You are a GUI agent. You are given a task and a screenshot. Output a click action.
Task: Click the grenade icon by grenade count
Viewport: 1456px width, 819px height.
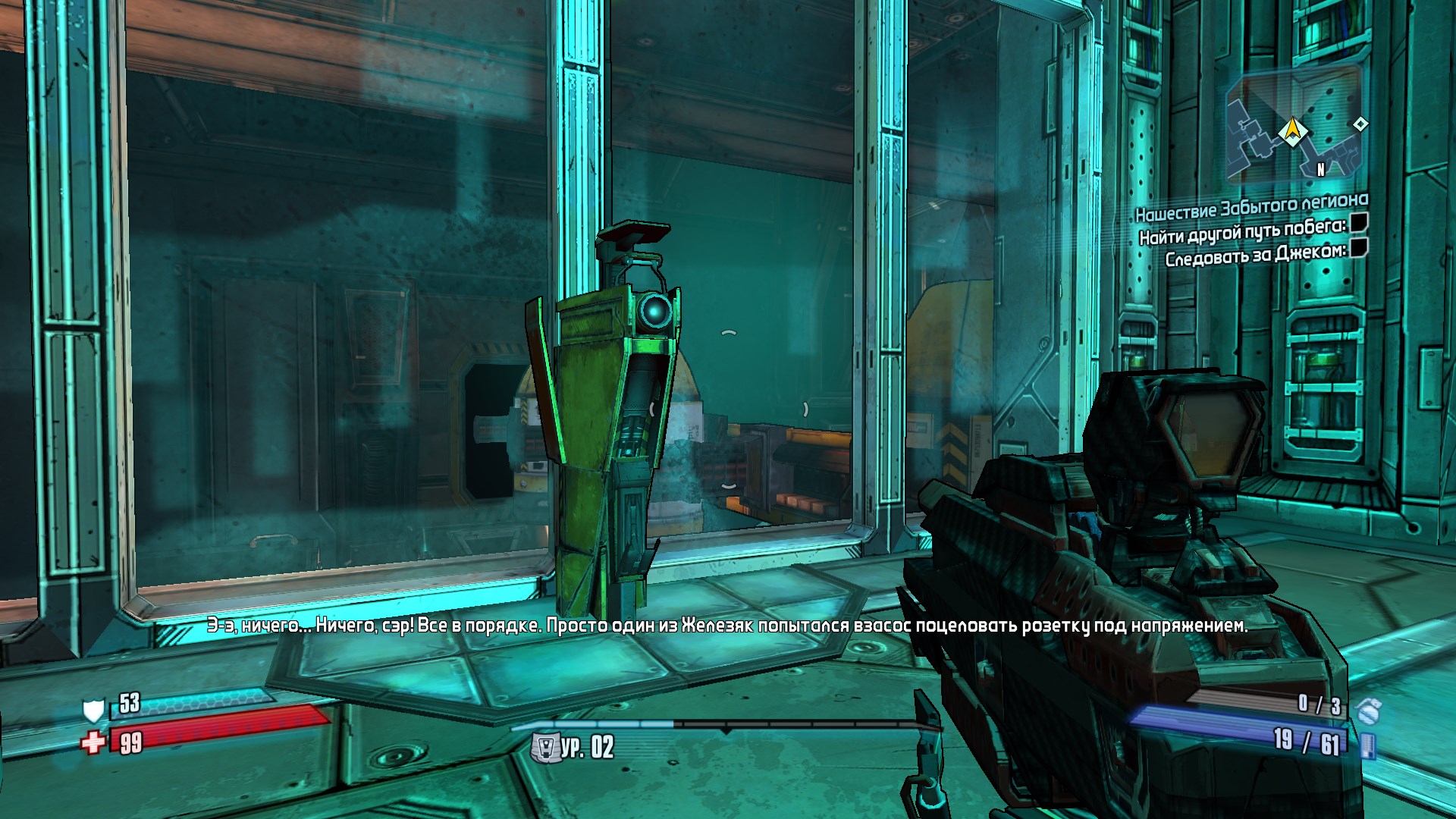point(1369,711)
